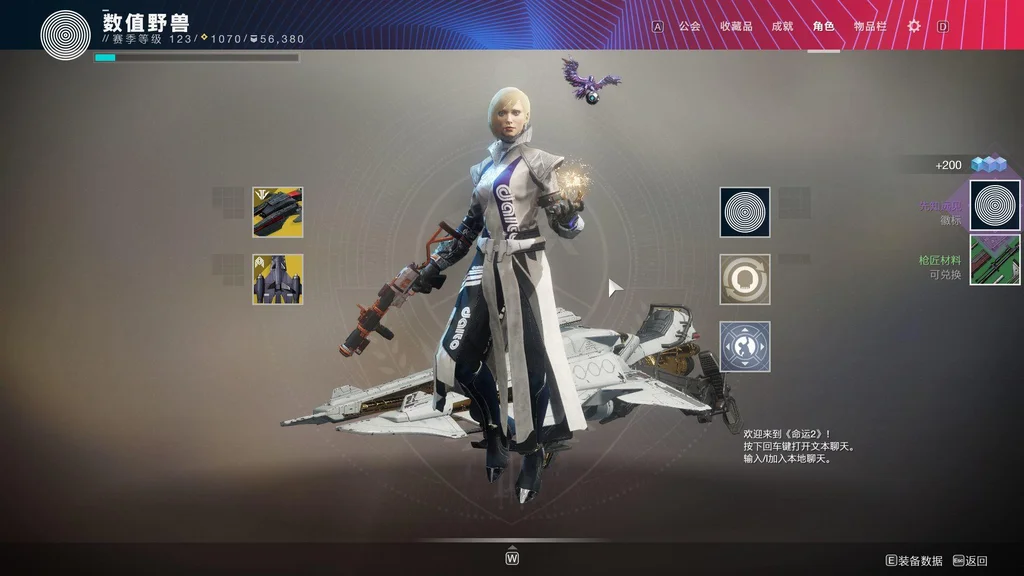The height and width of the screenshot is (576, 1024).
Task: Switch to the 物品栏 tab
Action: tap(870, 26)
